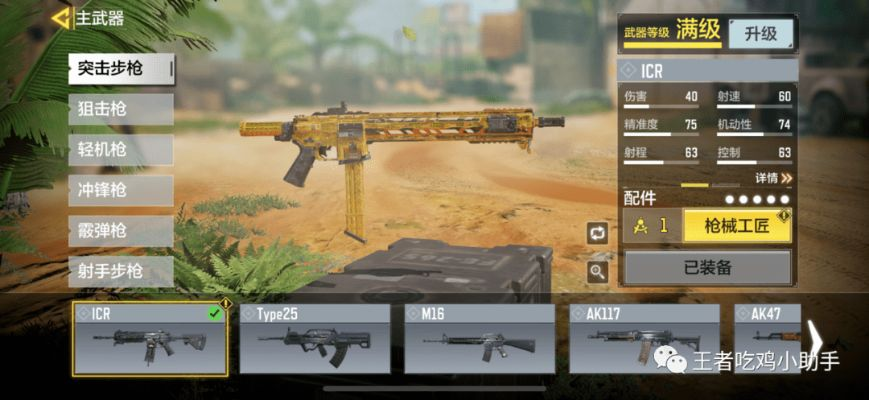Select the ICR weapon card
Screen dimensions: 869x400
pos(150,339)
